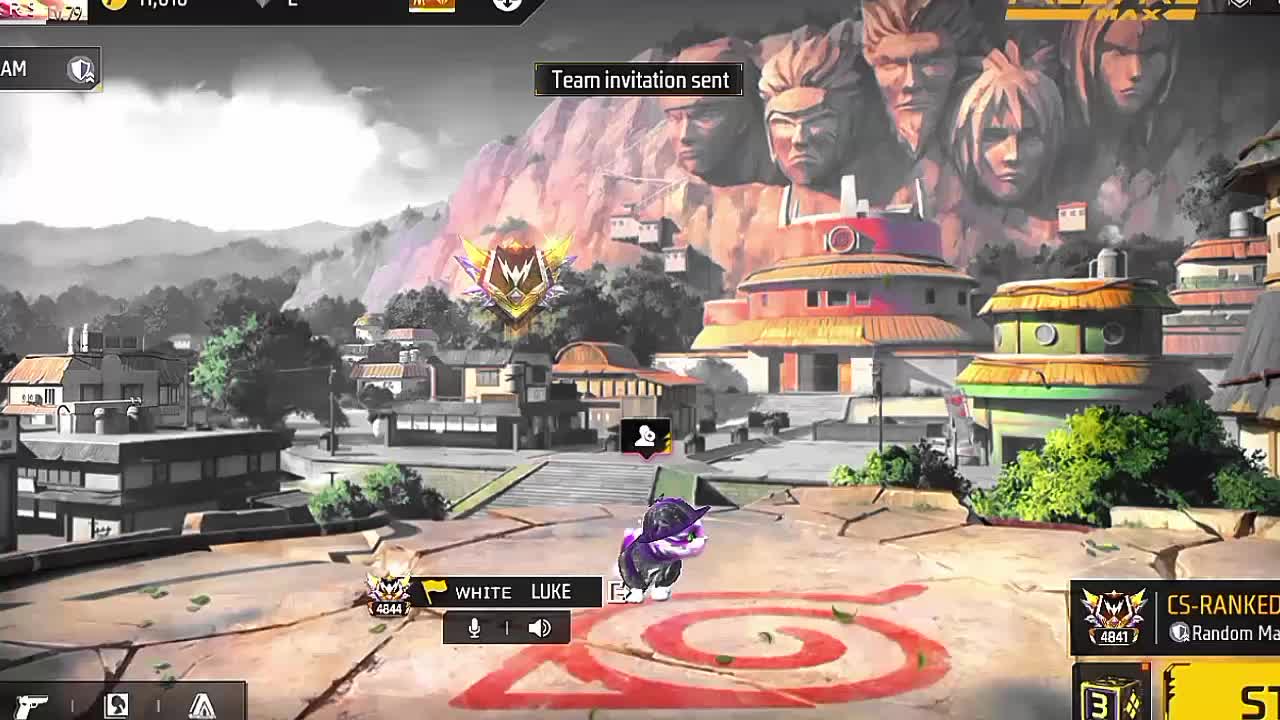Click the download icon in top bar
Image resolution: width=1280 pixels, height=720 pixels.
[507, 4]
